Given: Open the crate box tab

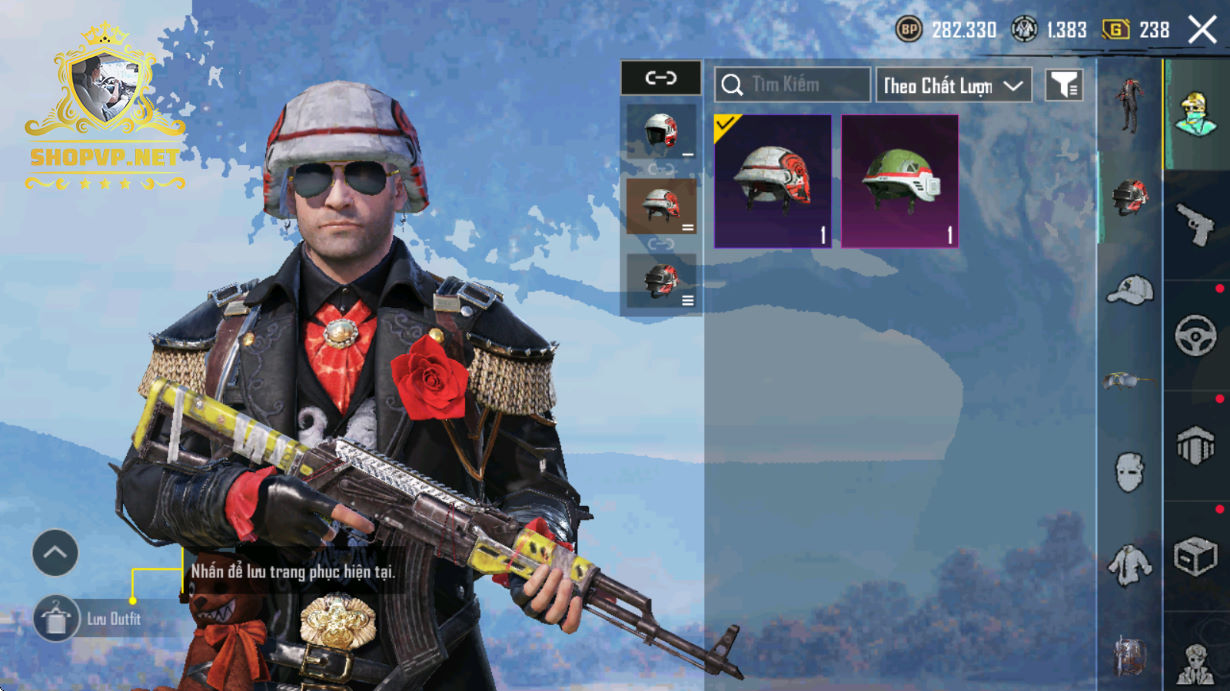Looking at the screenshot, I should point(1196,556).
